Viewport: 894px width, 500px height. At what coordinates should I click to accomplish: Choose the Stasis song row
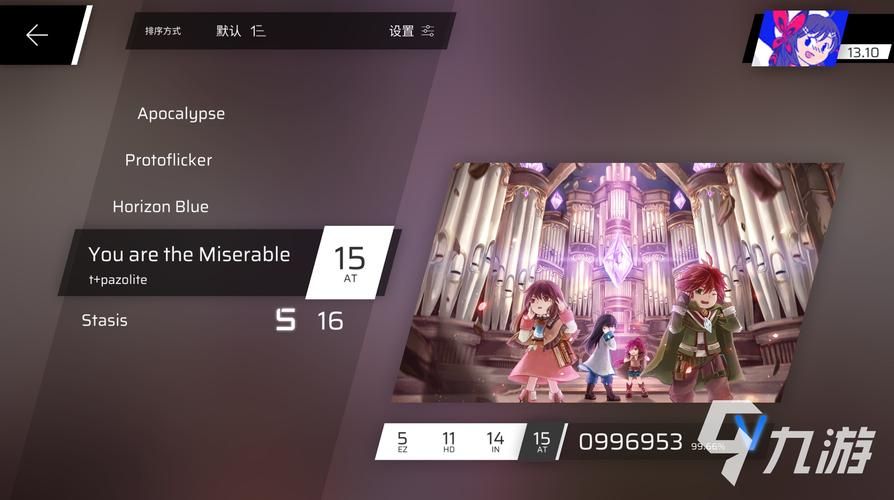pos(105,321)
